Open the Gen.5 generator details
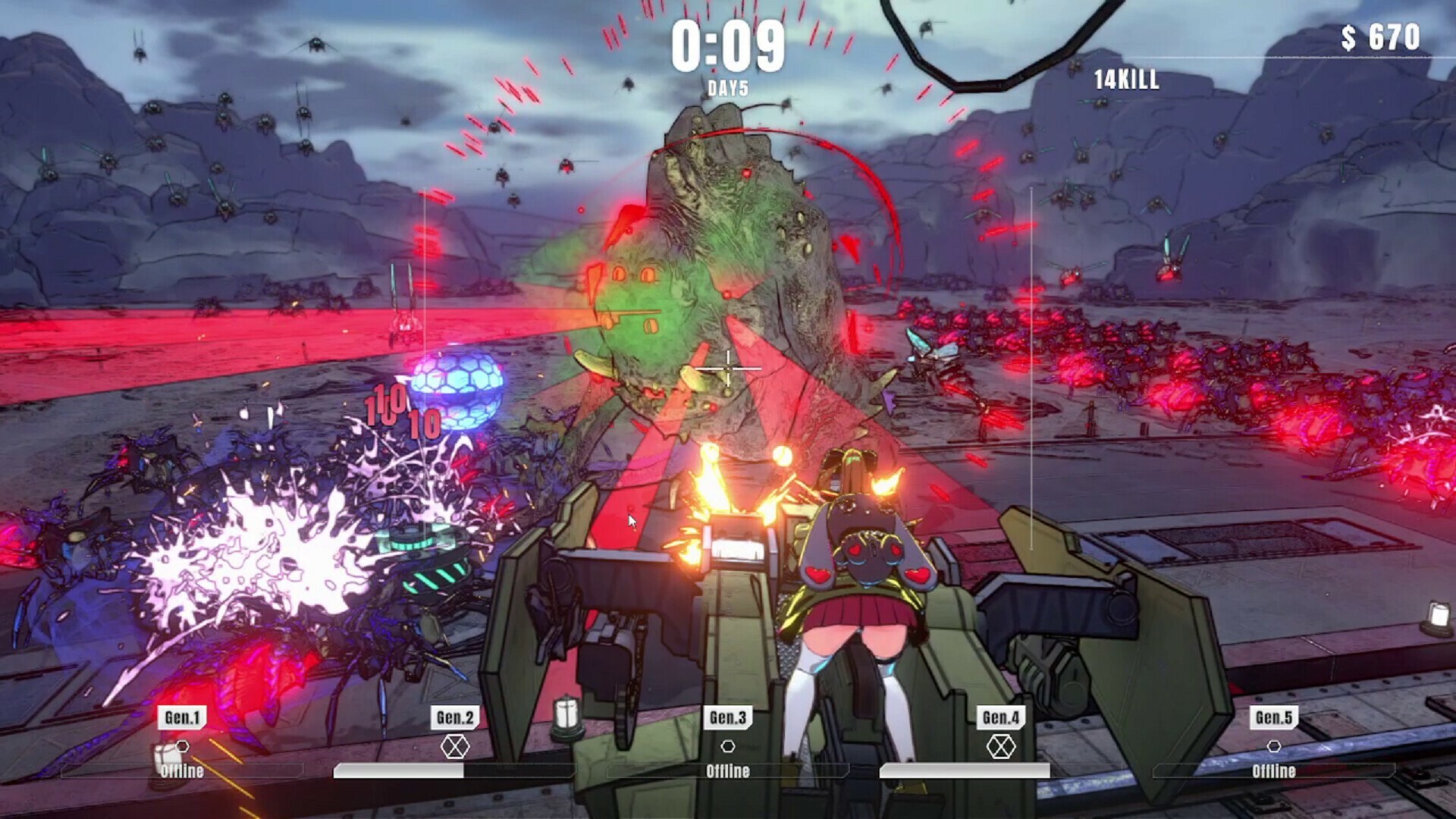Screen dimensions: 1456x819 point(1273,717)
